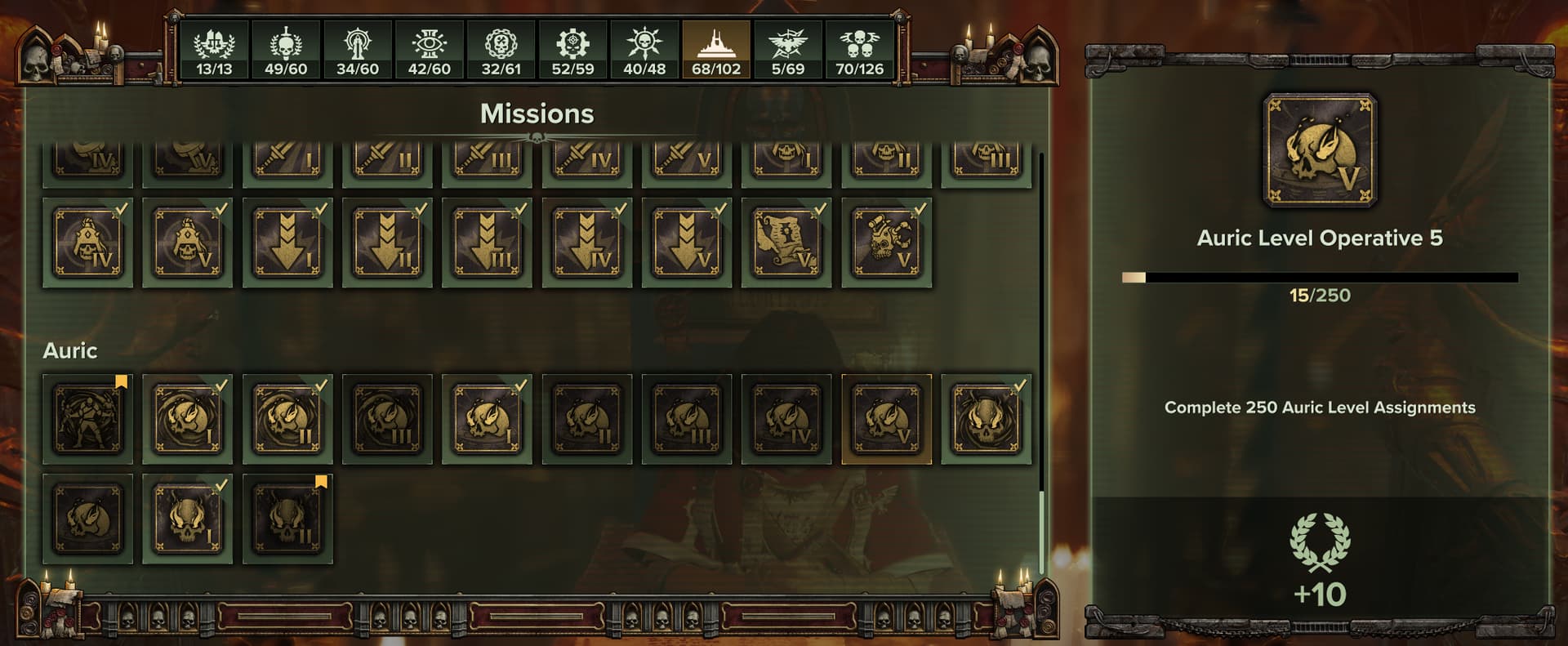Switch to the 40/48 spiked skull tab

pyautogui.click(x=644, y=51)
